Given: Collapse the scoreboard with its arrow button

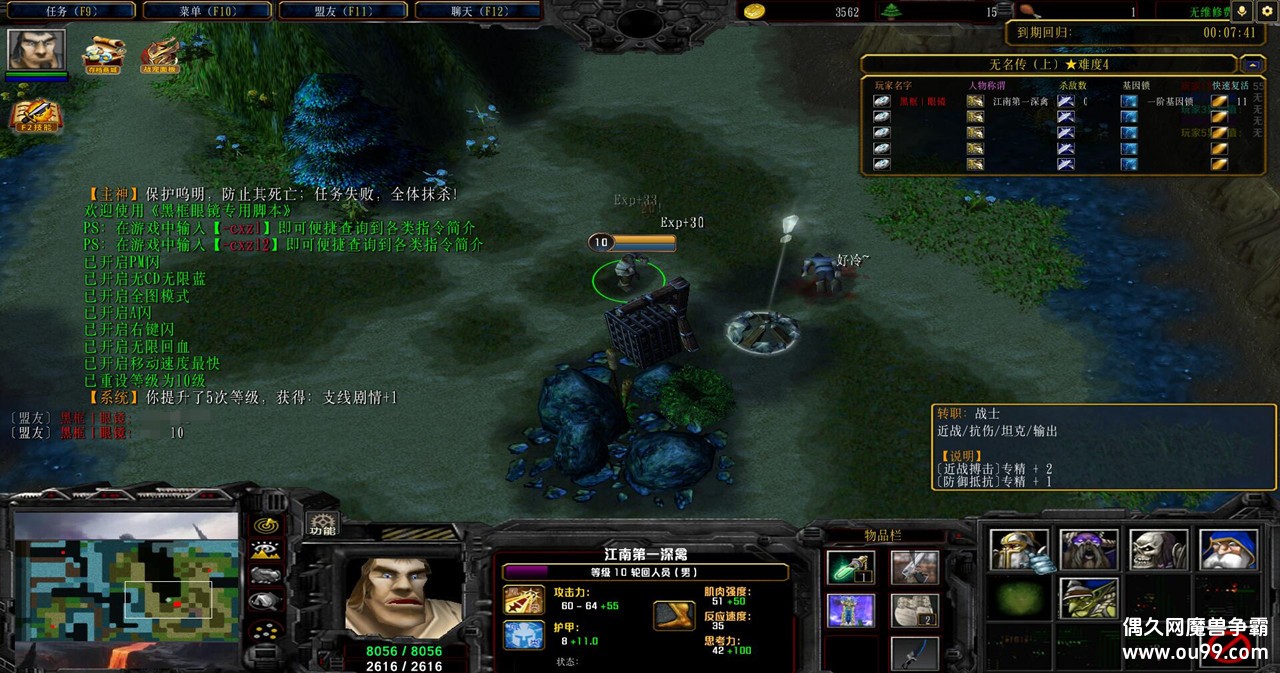Looking at the screenshot, I should click(1255, 64).
